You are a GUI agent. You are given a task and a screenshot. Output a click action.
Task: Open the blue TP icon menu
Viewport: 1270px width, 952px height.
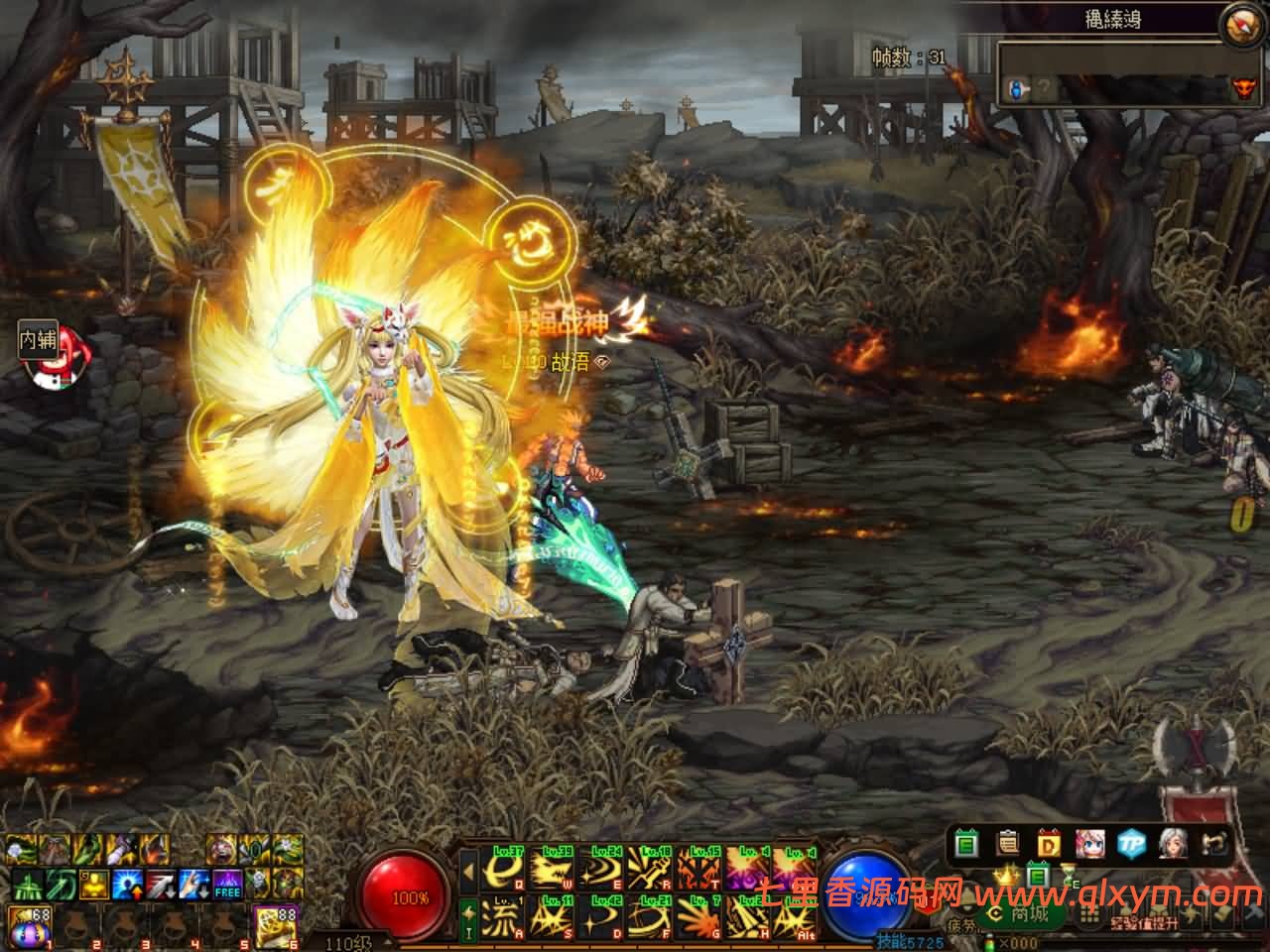coord(1131,844)
